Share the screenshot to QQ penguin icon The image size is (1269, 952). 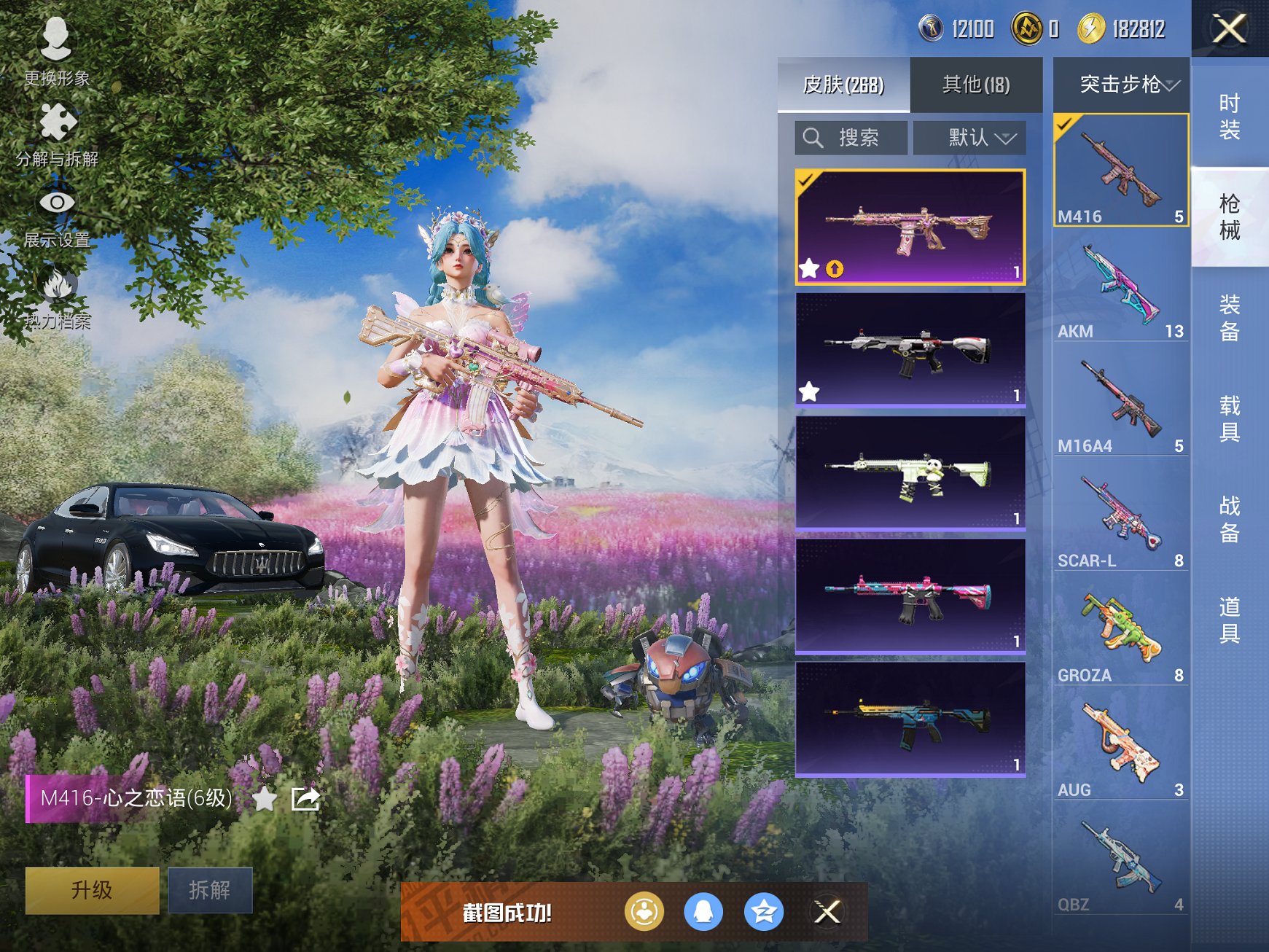[703, 911]
